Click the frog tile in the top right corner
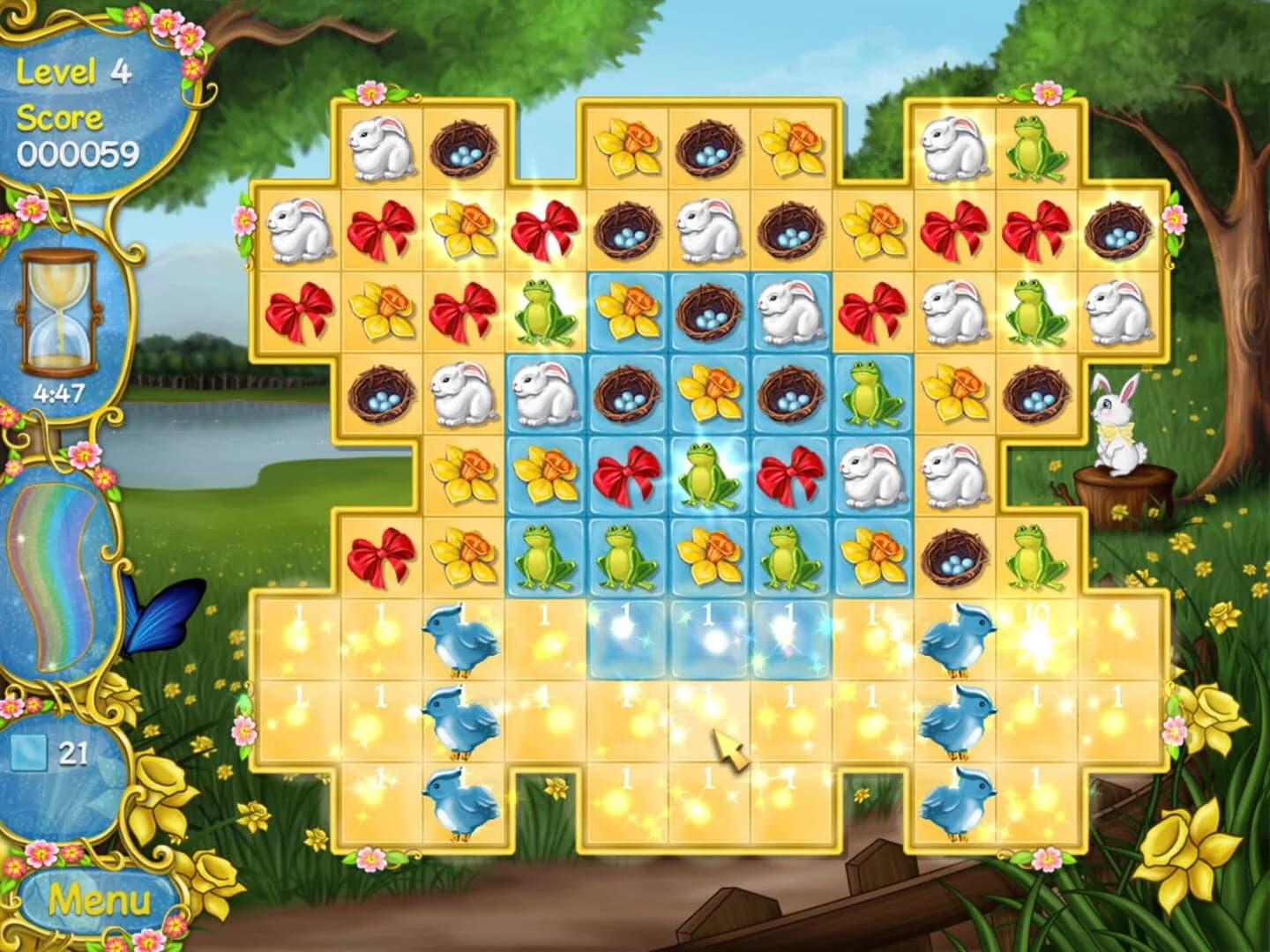This screenshot has height=952, width=1270. (x=1035, y=145)
